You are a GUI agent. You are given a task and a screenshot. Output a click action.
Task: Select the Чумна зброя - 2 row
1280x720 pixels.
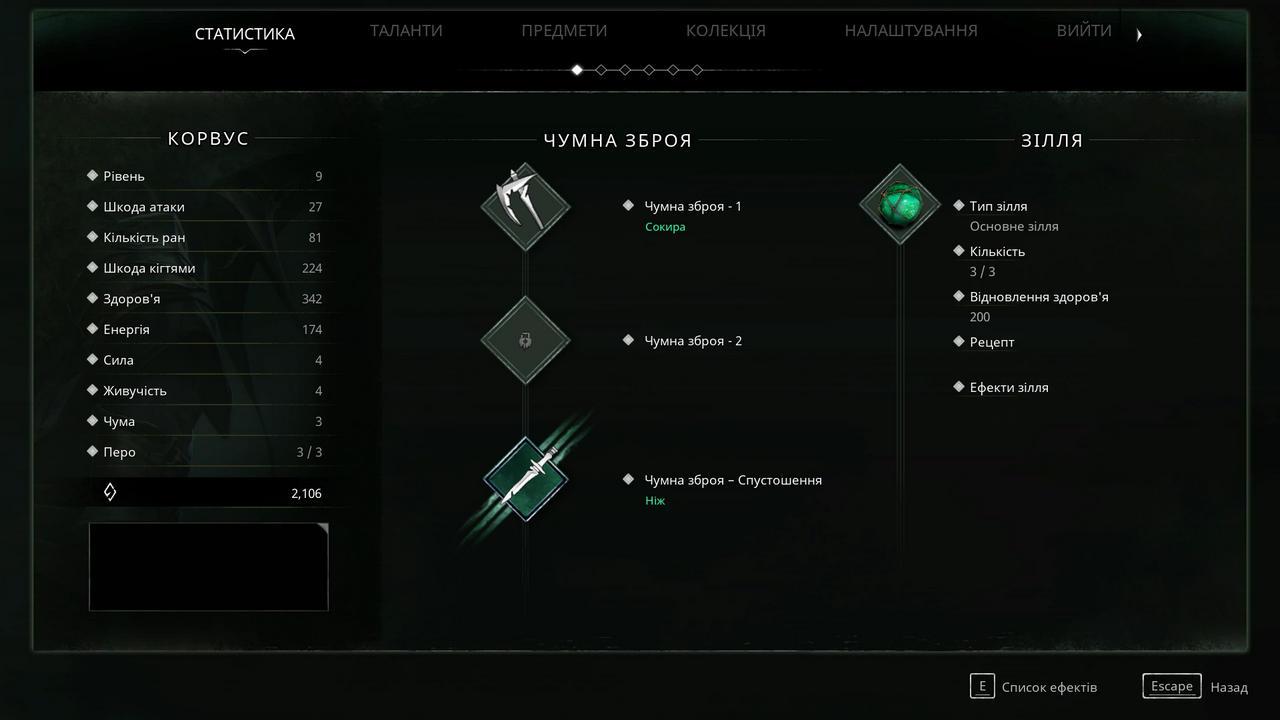(x=693, y=341)
